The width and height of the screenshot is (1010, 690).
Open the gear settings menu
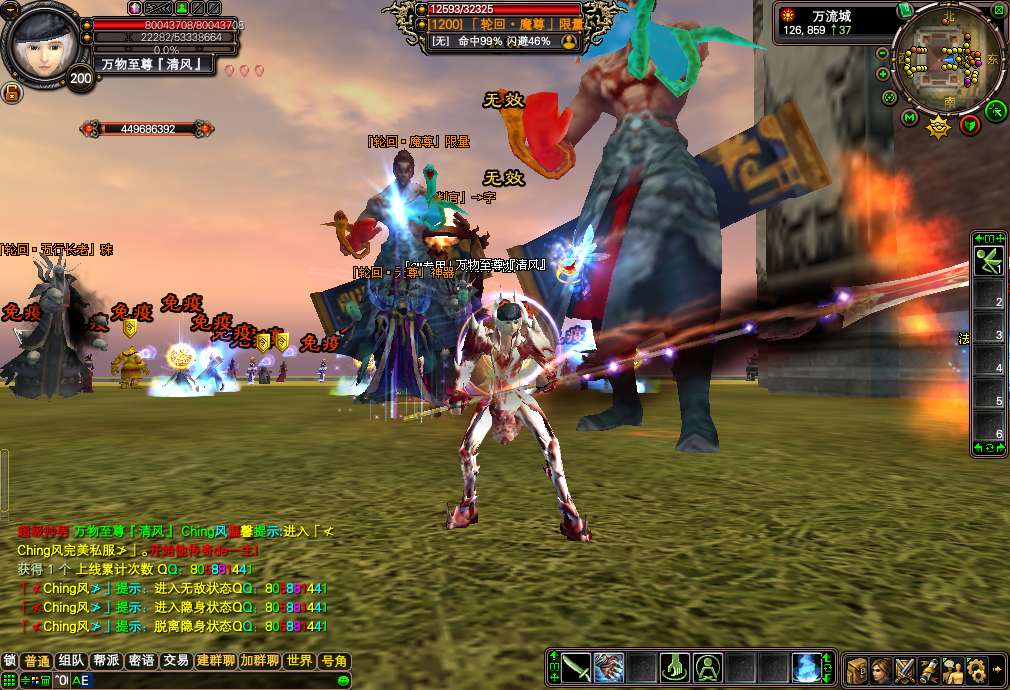coord(976,669)
